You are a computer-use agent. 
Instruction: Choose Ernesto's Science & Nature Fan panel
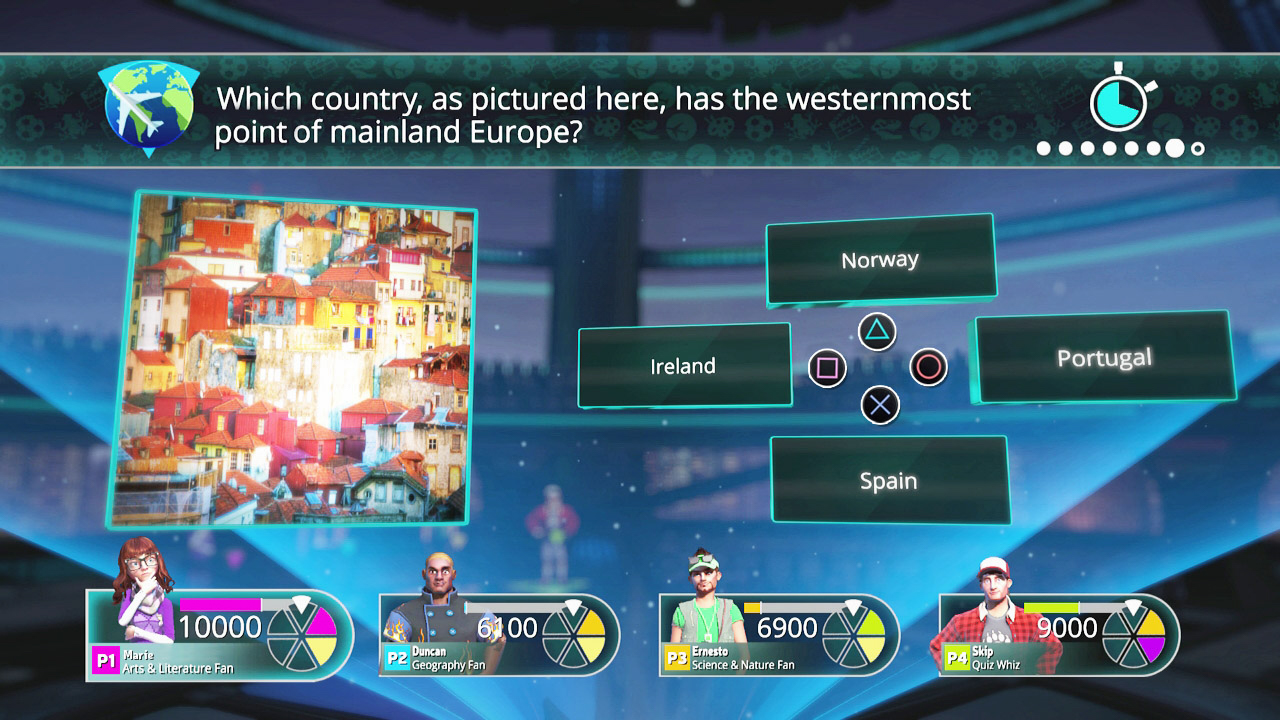[x=780, y=636]
